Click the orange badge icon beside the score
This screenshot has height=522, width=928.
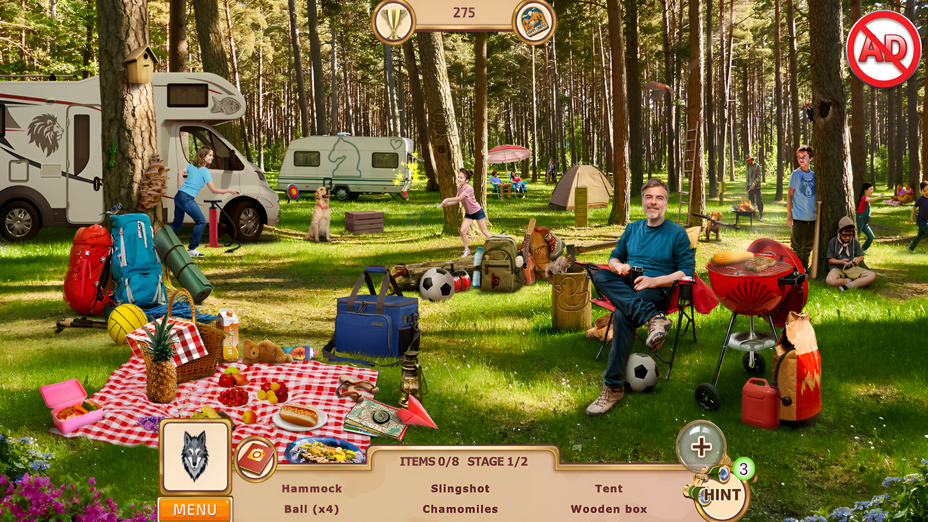point(534,21)
